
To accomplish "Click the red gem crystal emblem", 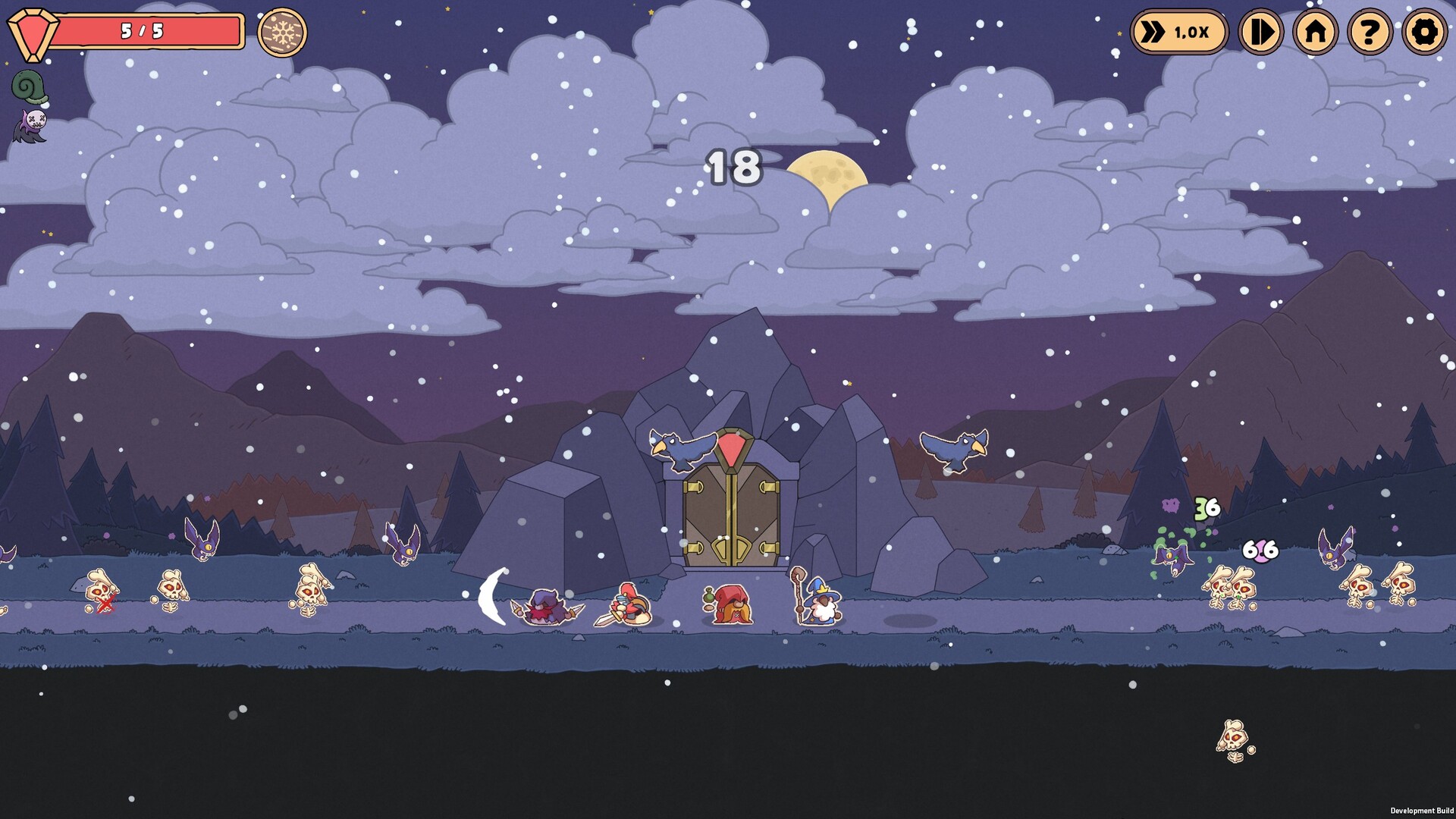I will click(32, 30).
